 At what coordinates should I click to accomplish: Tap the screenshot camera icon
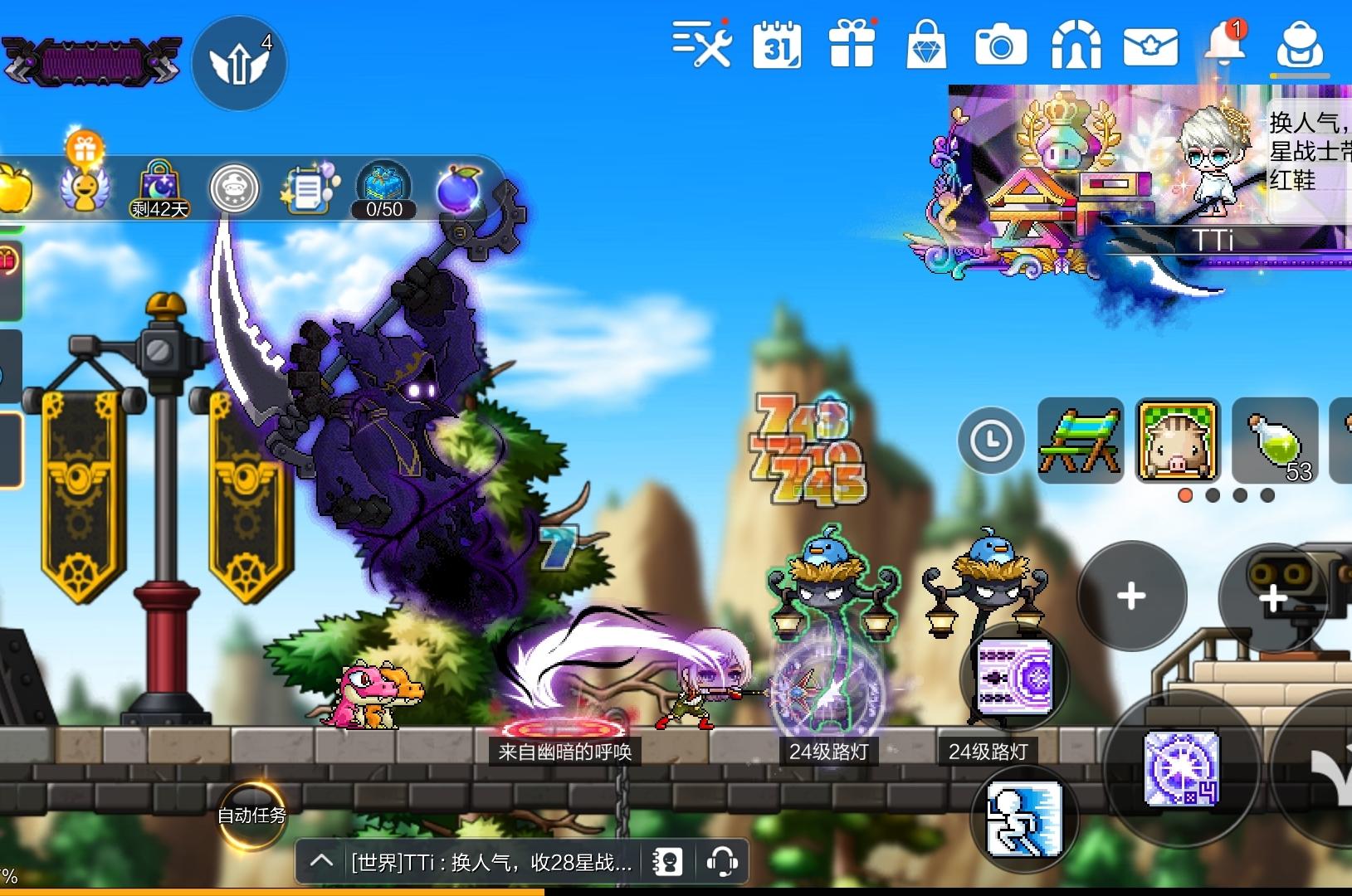click(x=1003, y=46)
